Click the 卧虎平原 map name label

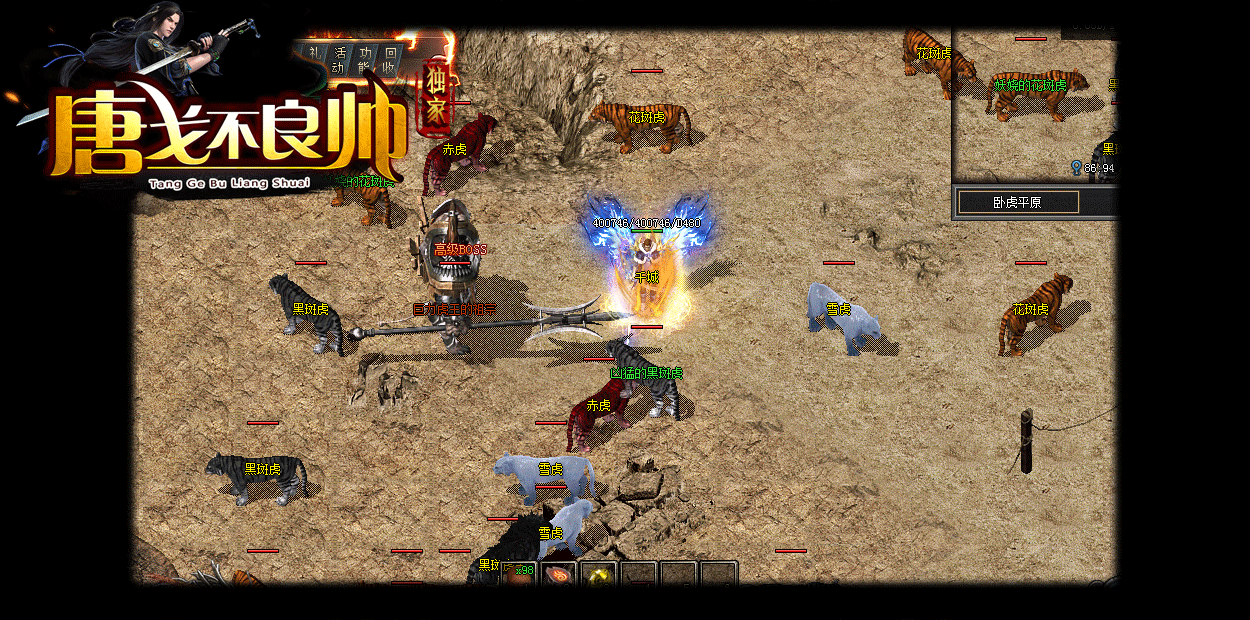click(1018, 202)
